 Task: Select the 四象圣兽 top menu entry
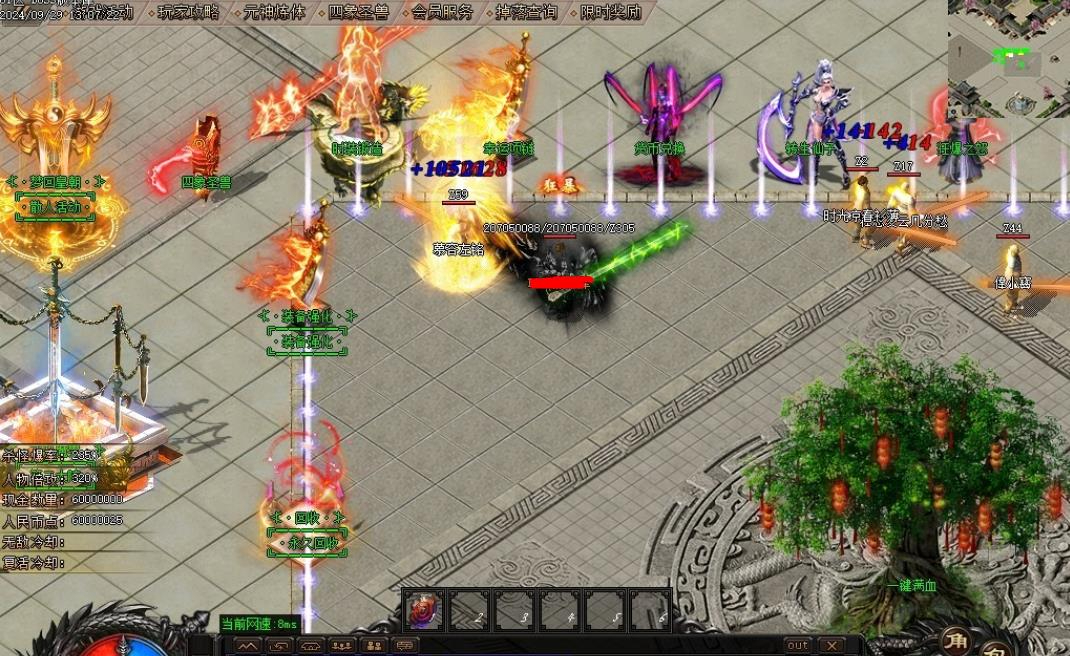(358, 13)
